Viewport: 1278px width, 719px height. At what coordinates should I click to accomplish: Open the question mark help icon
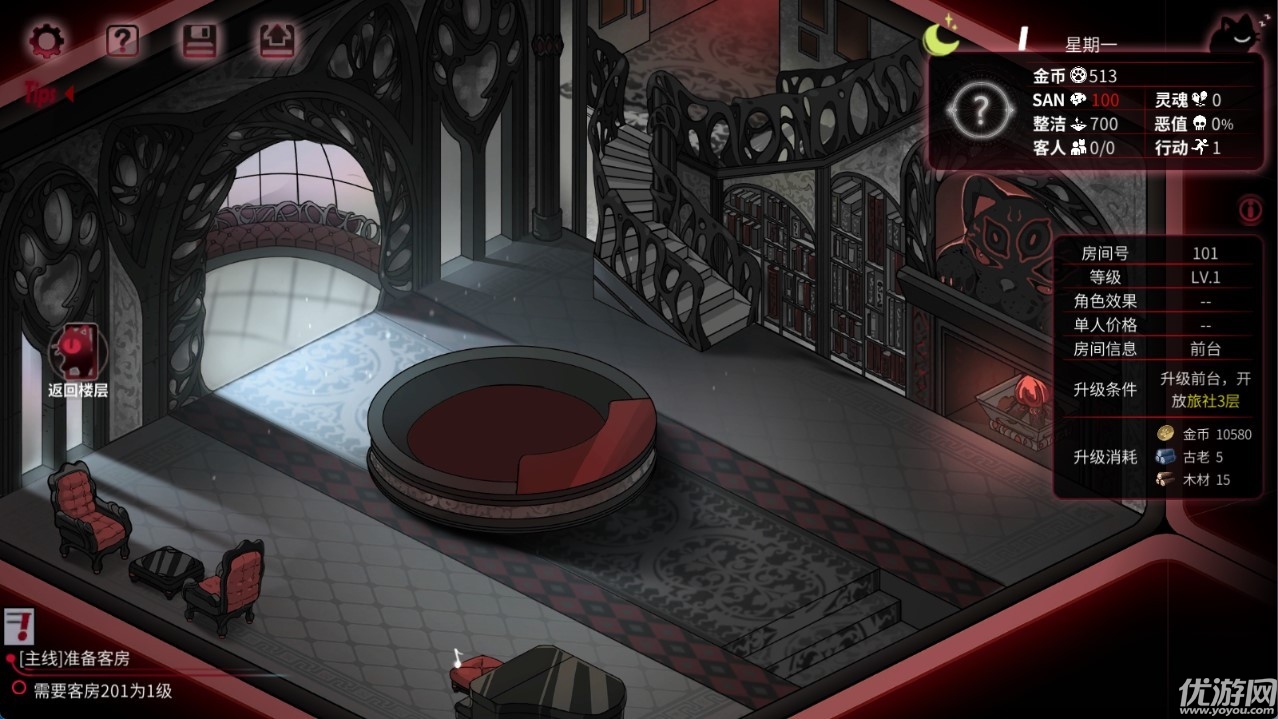(122, 41)
